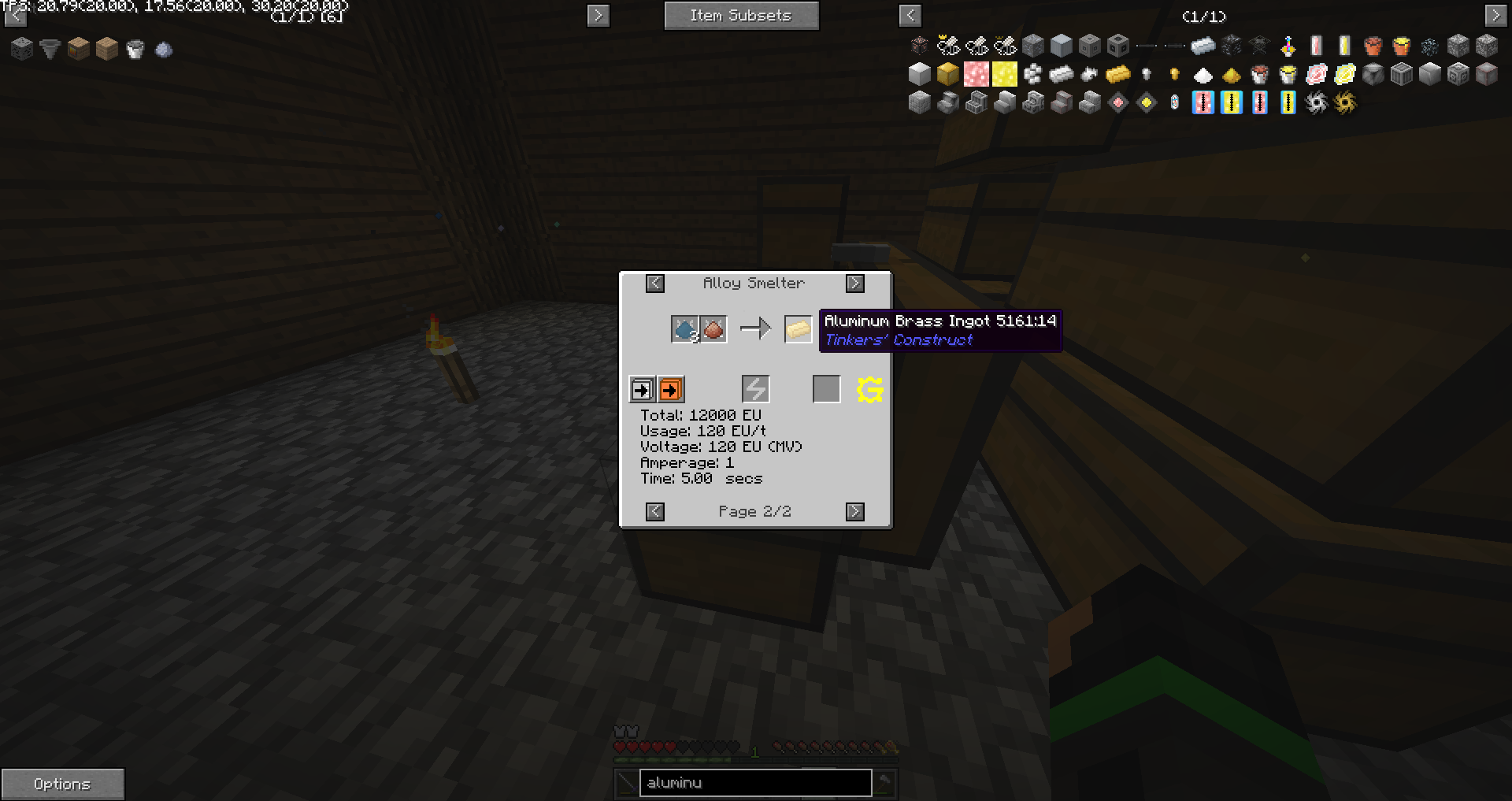Go back a page using the Page 2/2 left arrow
Image resolution: width=1512 pixels, height=801 pixels.
point(655,511)
